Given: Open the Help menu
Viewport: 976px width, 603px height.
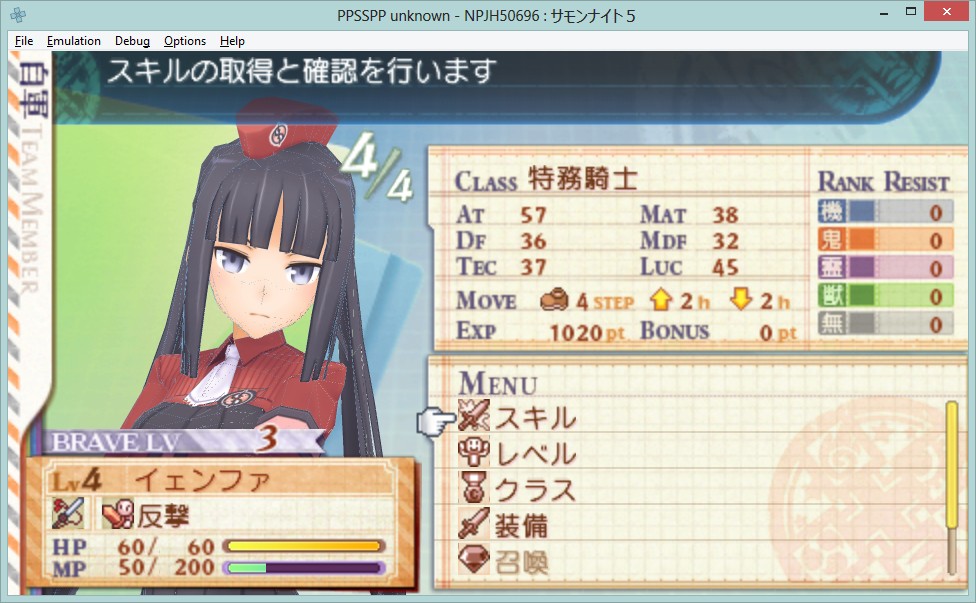Looking at the screenshot, I should point(232,41).
